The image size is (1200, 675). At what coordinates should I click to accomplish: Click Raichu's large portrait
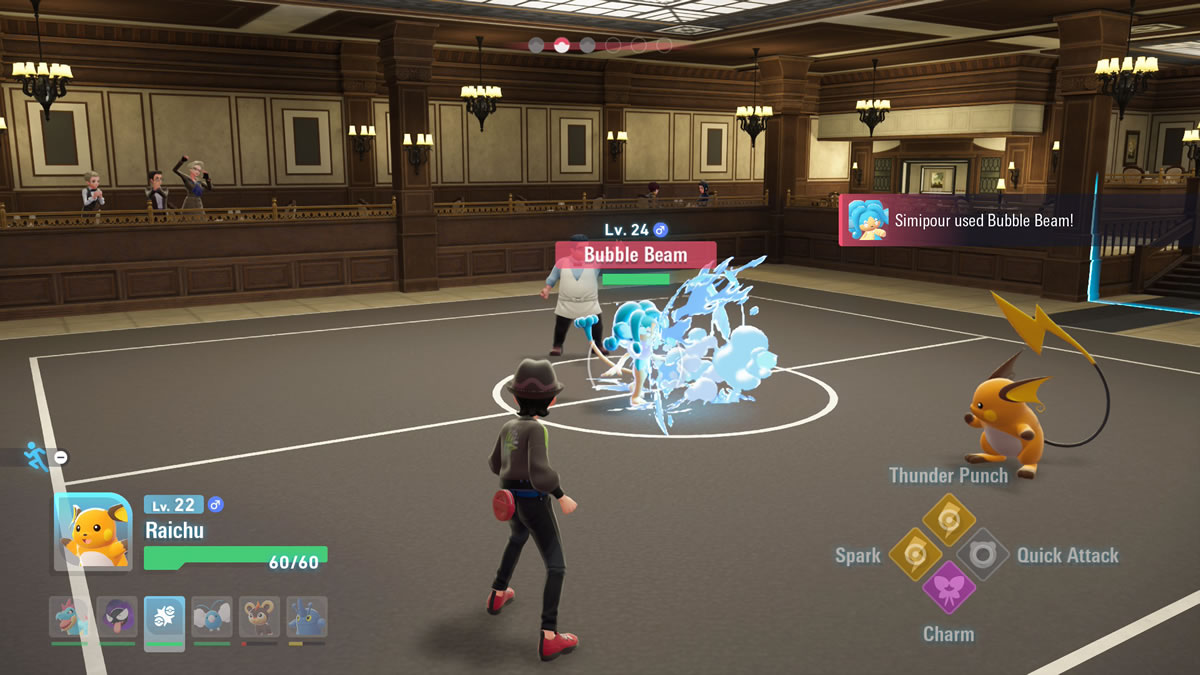(x=93, y=532)
